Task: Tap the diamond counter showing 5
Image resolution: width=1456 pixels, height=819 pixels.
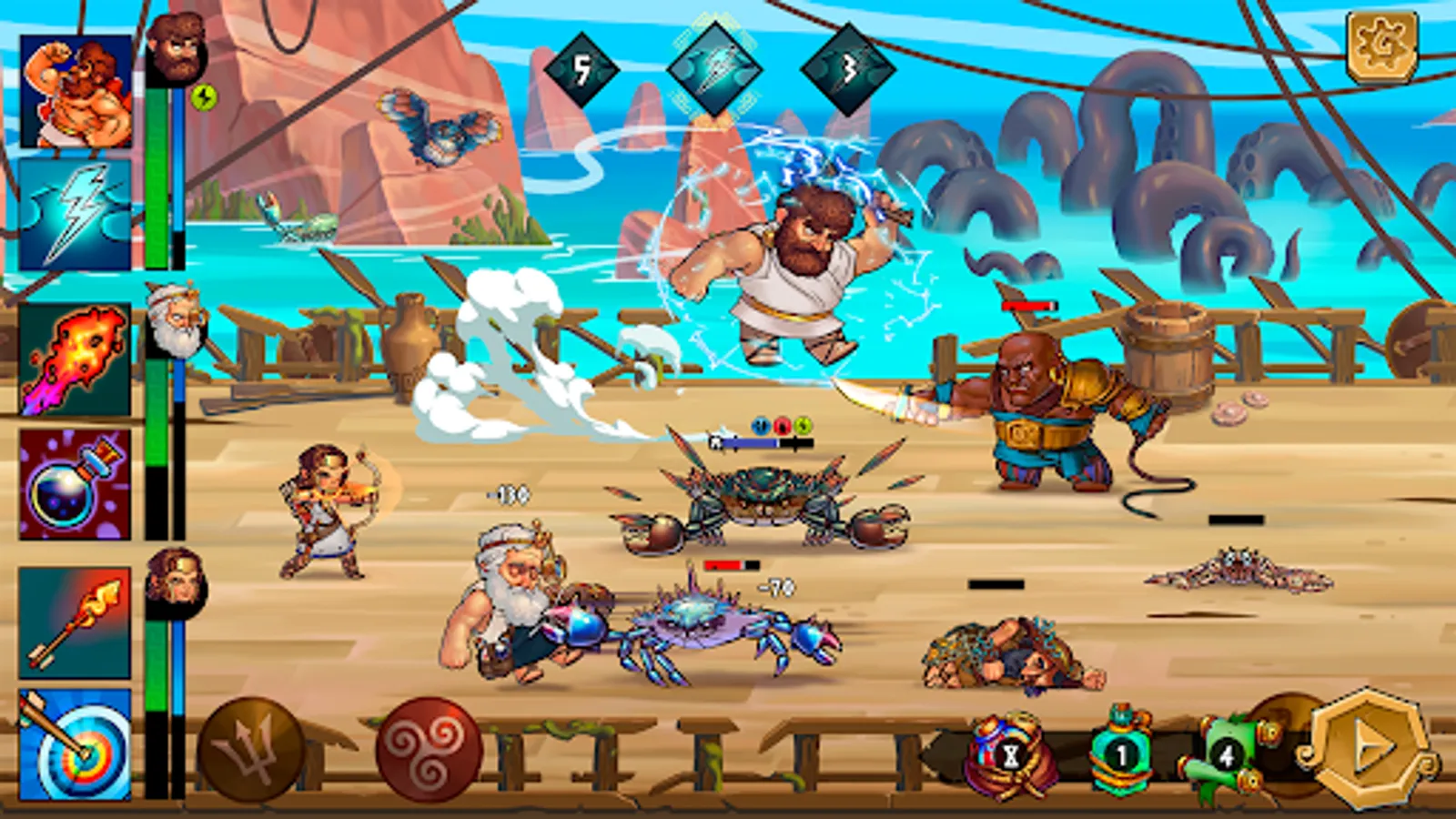Action: [580, 68]
